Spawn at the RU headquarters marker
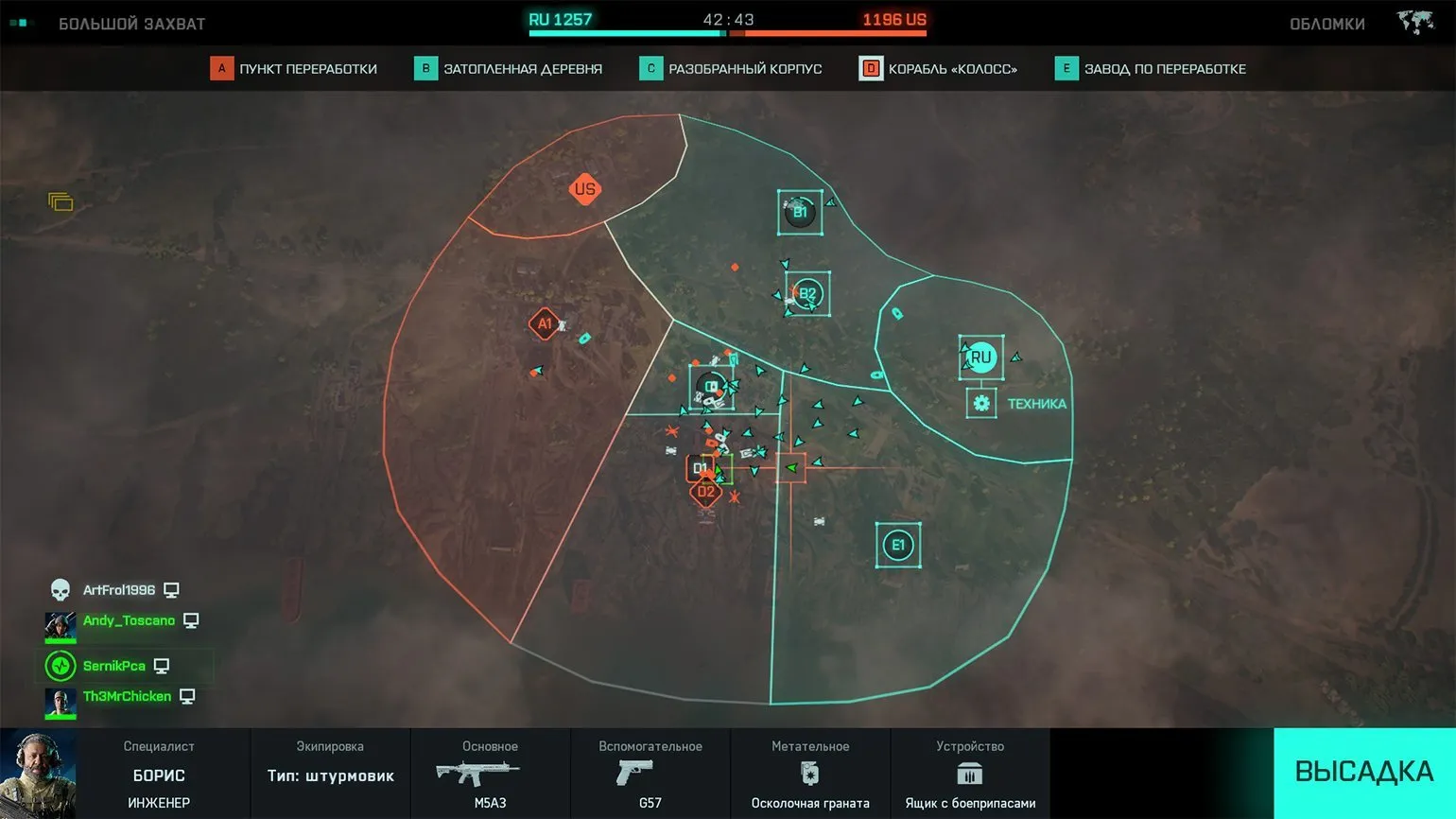This screenshot has height=819, width=1456. tap(981, 357)
